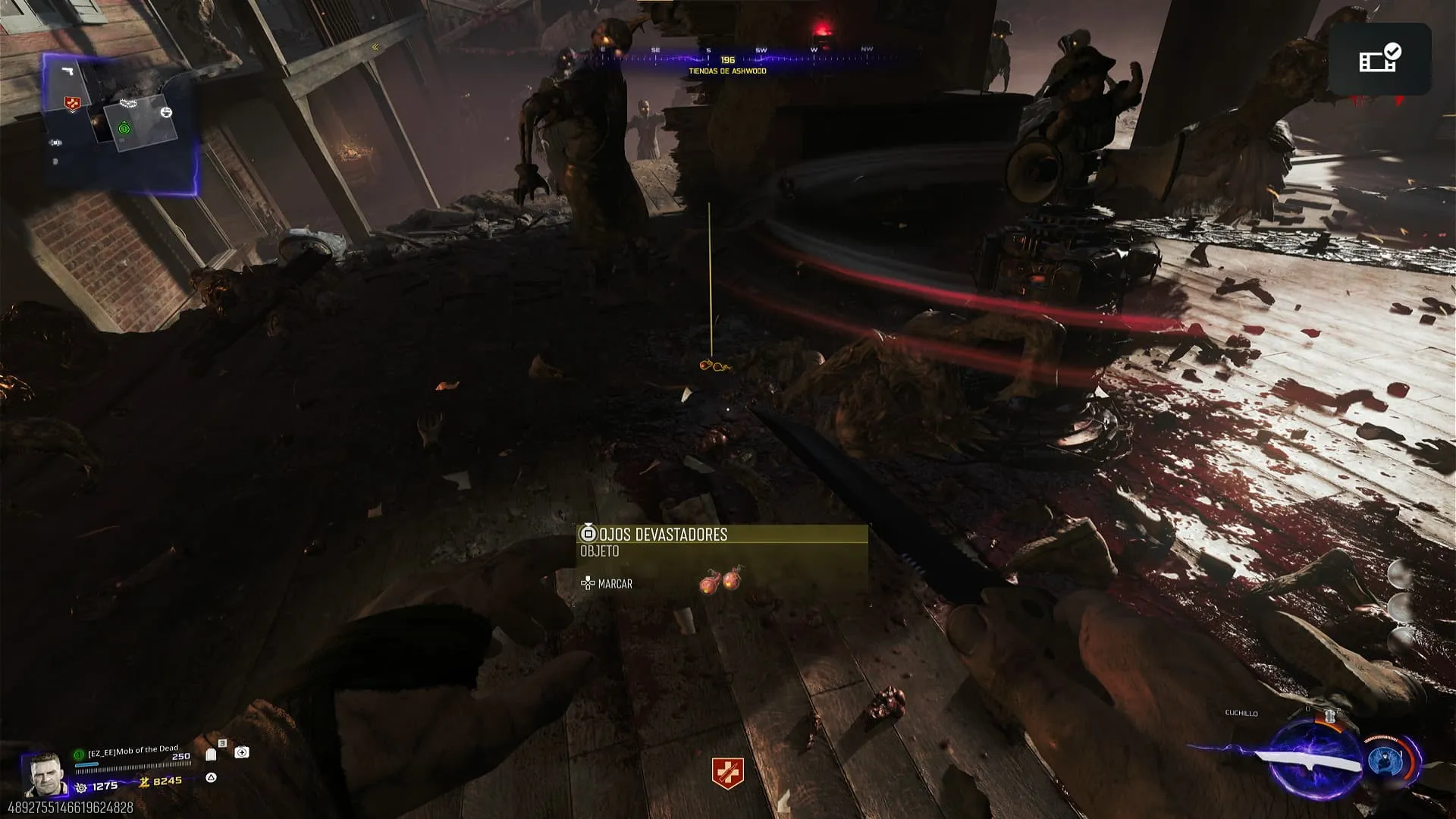The height and width of the screenshot is (819, 1456).
Task: Click the red zombie shield minimap marker
Action: [x=72, y=104]
